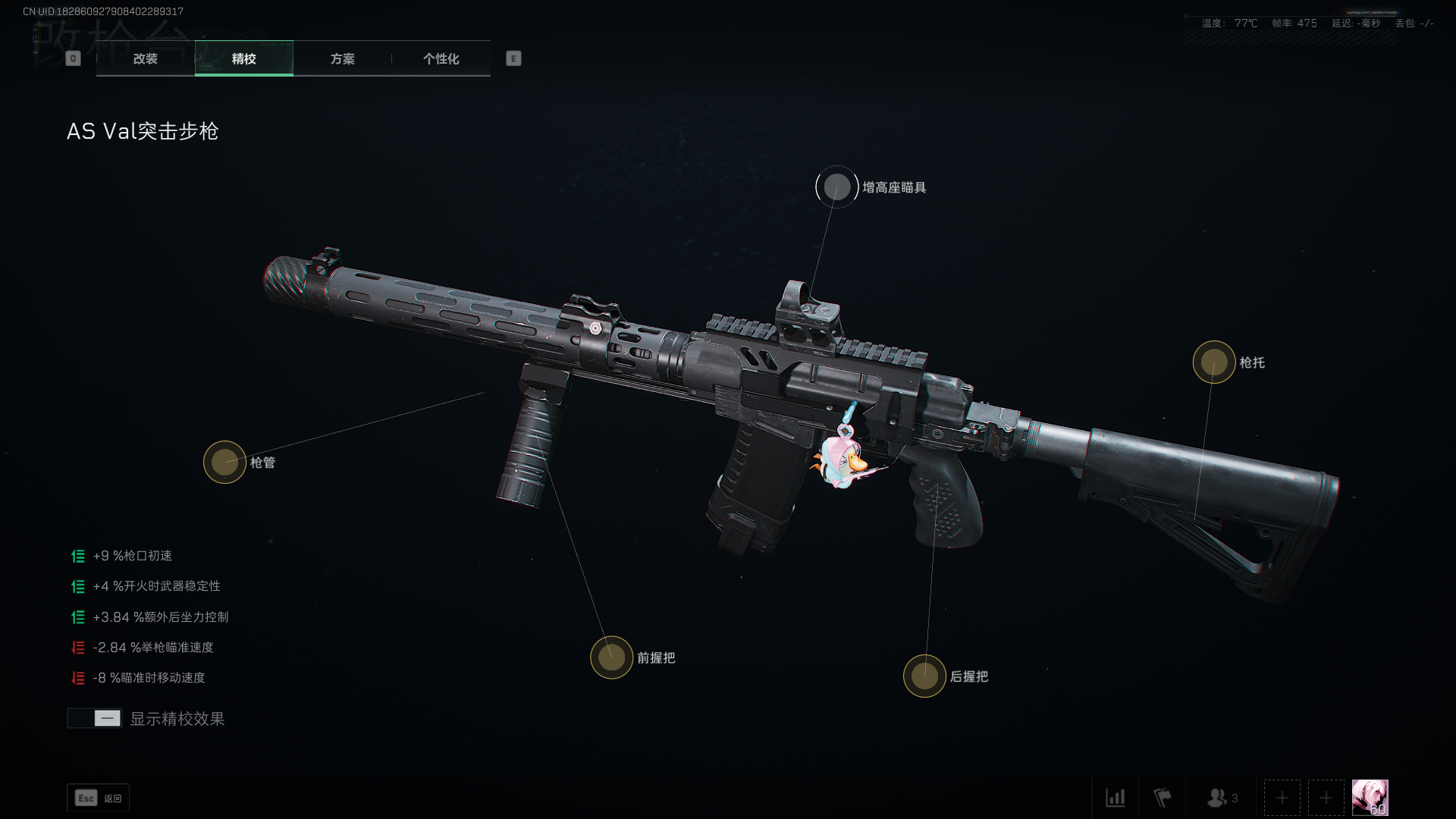Select the 精校 tab

click(x=243, y=58)
